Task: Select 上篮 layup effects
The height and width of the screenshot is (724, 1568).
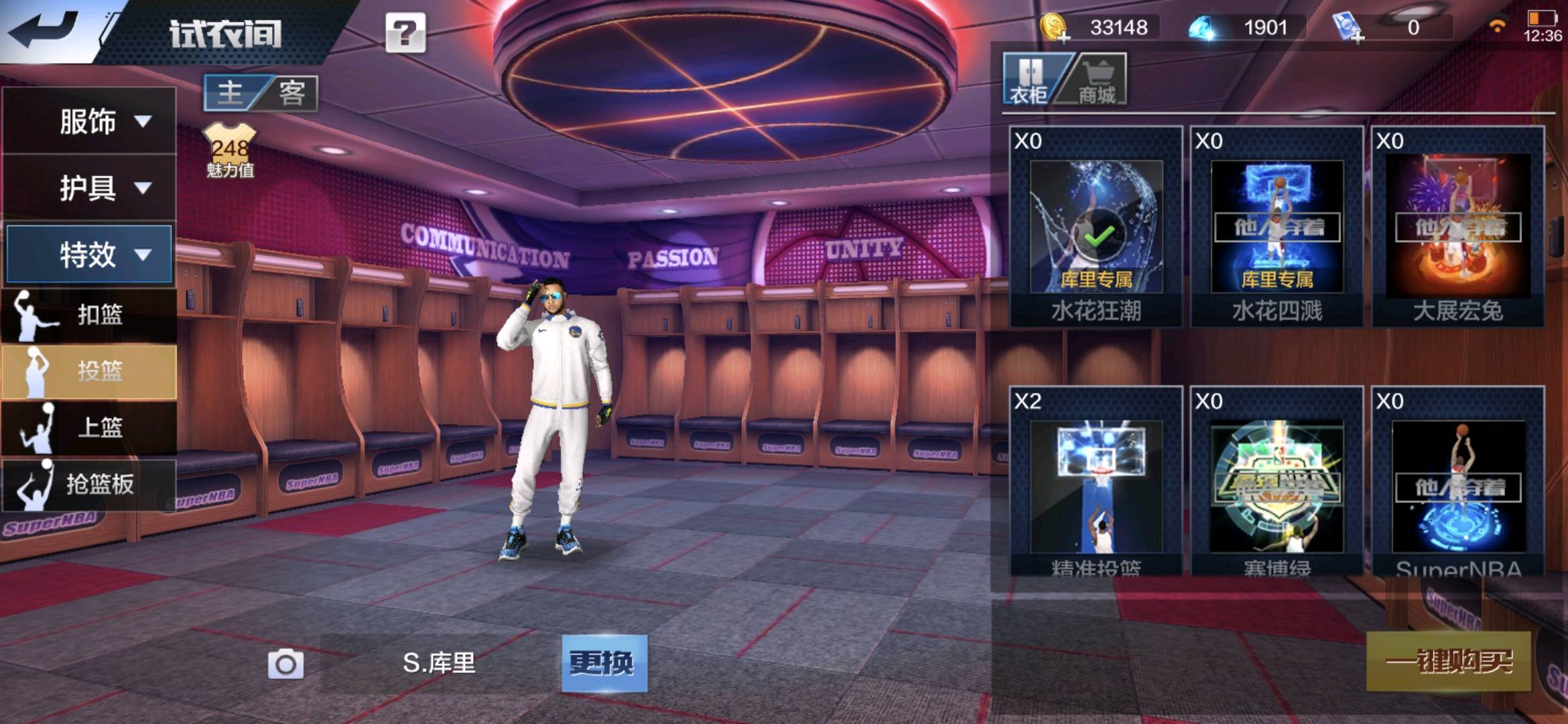Action: coord(89,427)
